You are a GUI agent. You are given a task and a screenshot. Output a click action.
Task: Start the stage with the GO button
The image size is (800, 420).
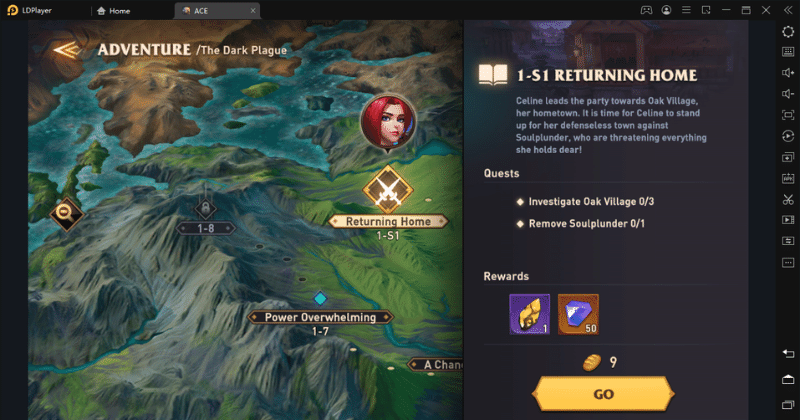(x=603, y=394)
